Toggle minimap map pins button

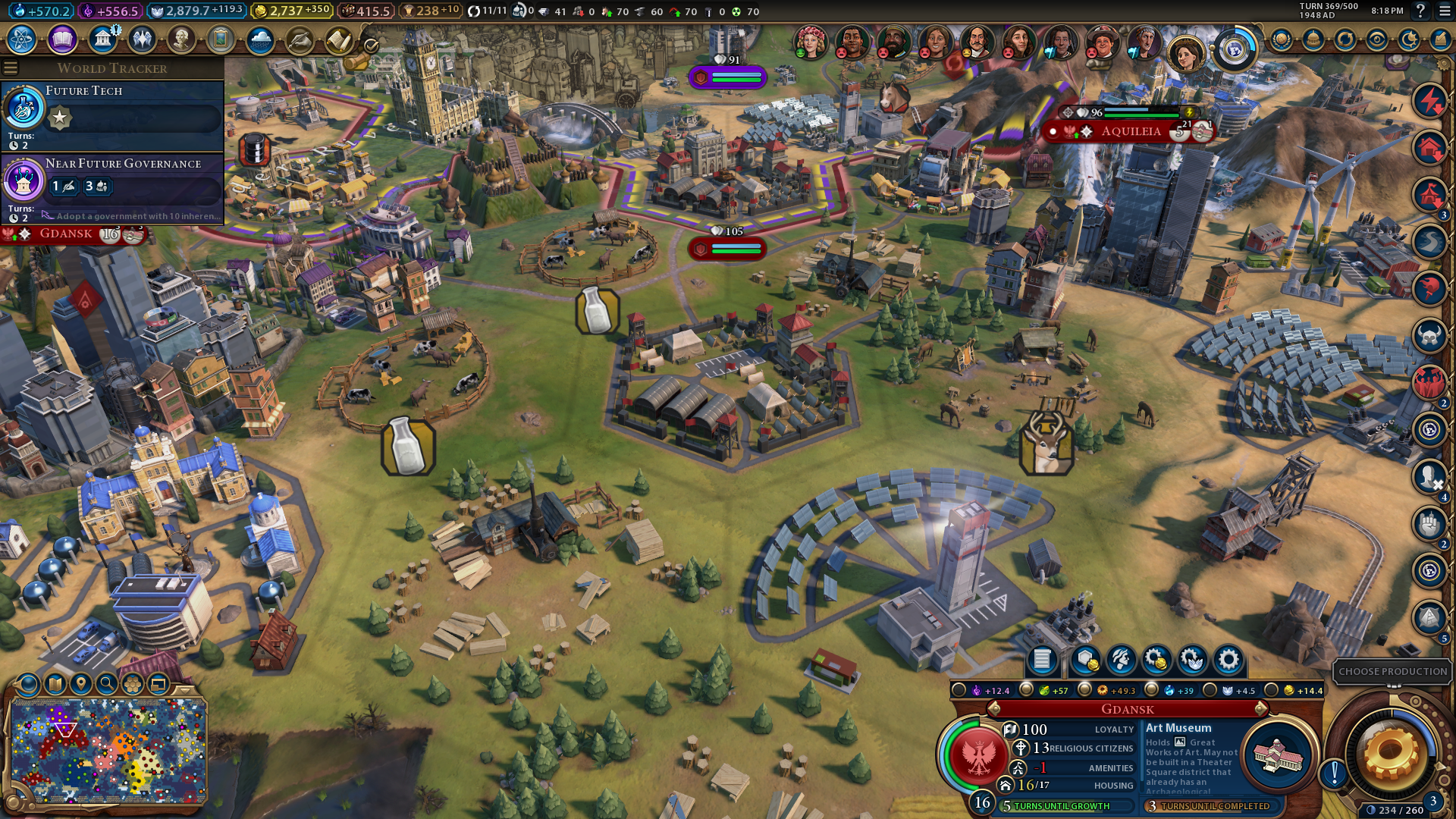coord(81,684)
